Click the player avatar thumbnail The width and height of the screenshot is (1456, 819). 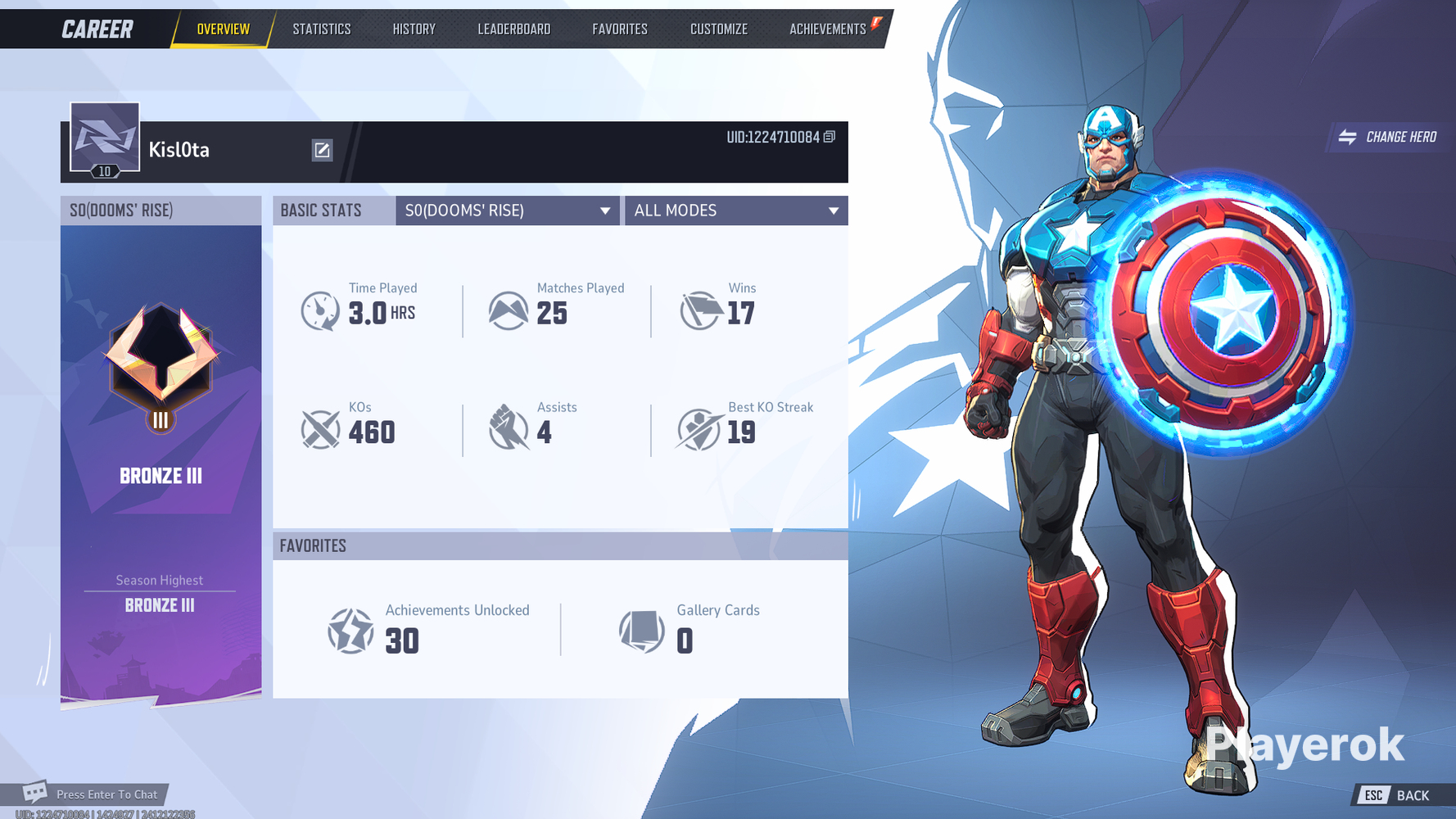tap(103, 137)
